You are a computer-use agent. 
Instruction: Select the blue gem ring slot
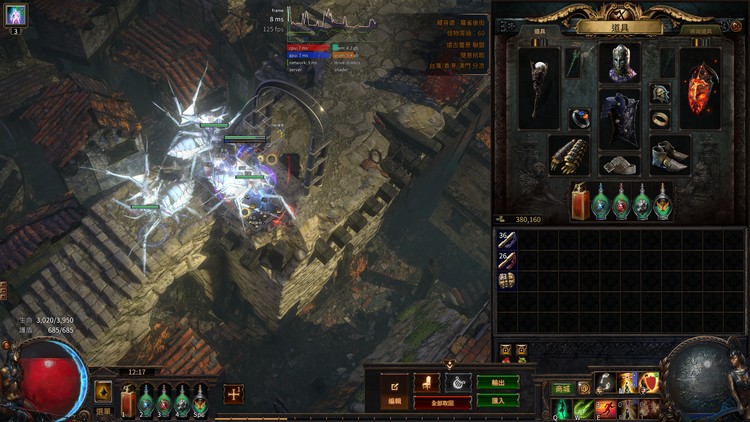tap(580, 118)
